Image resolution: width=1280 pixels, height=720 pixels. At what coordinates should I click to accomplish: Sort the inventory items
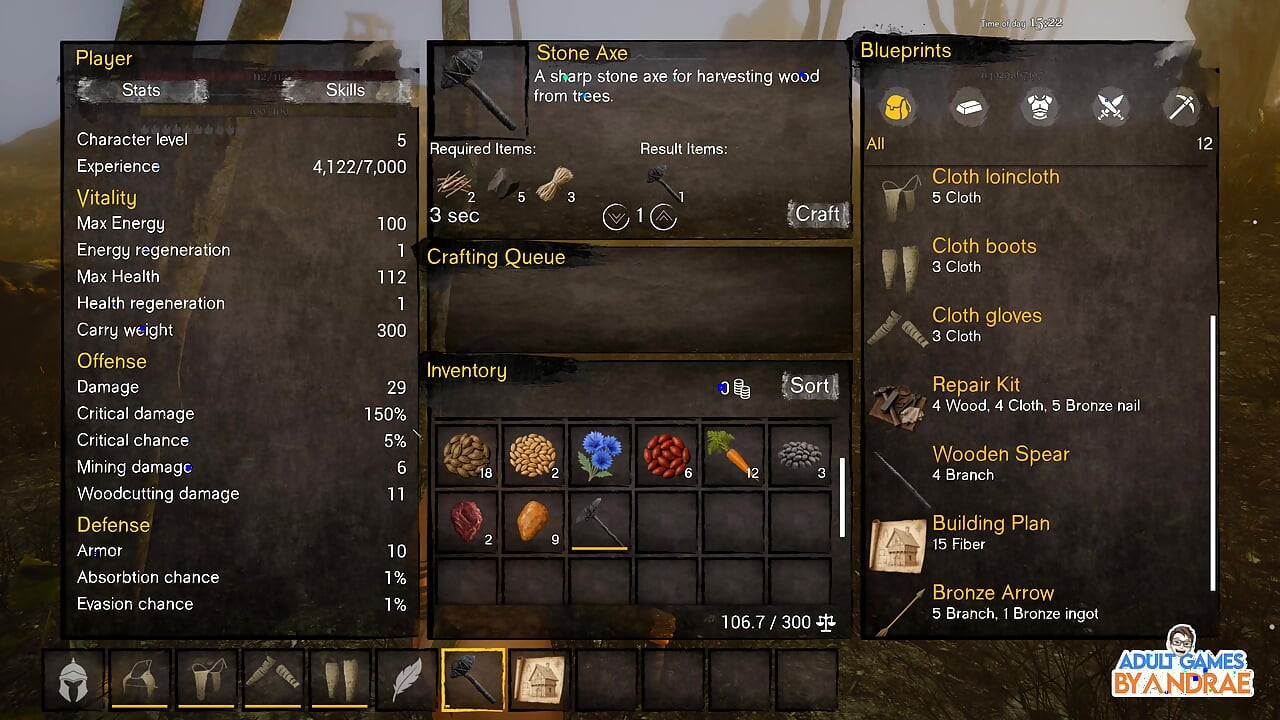pos(809,386)
